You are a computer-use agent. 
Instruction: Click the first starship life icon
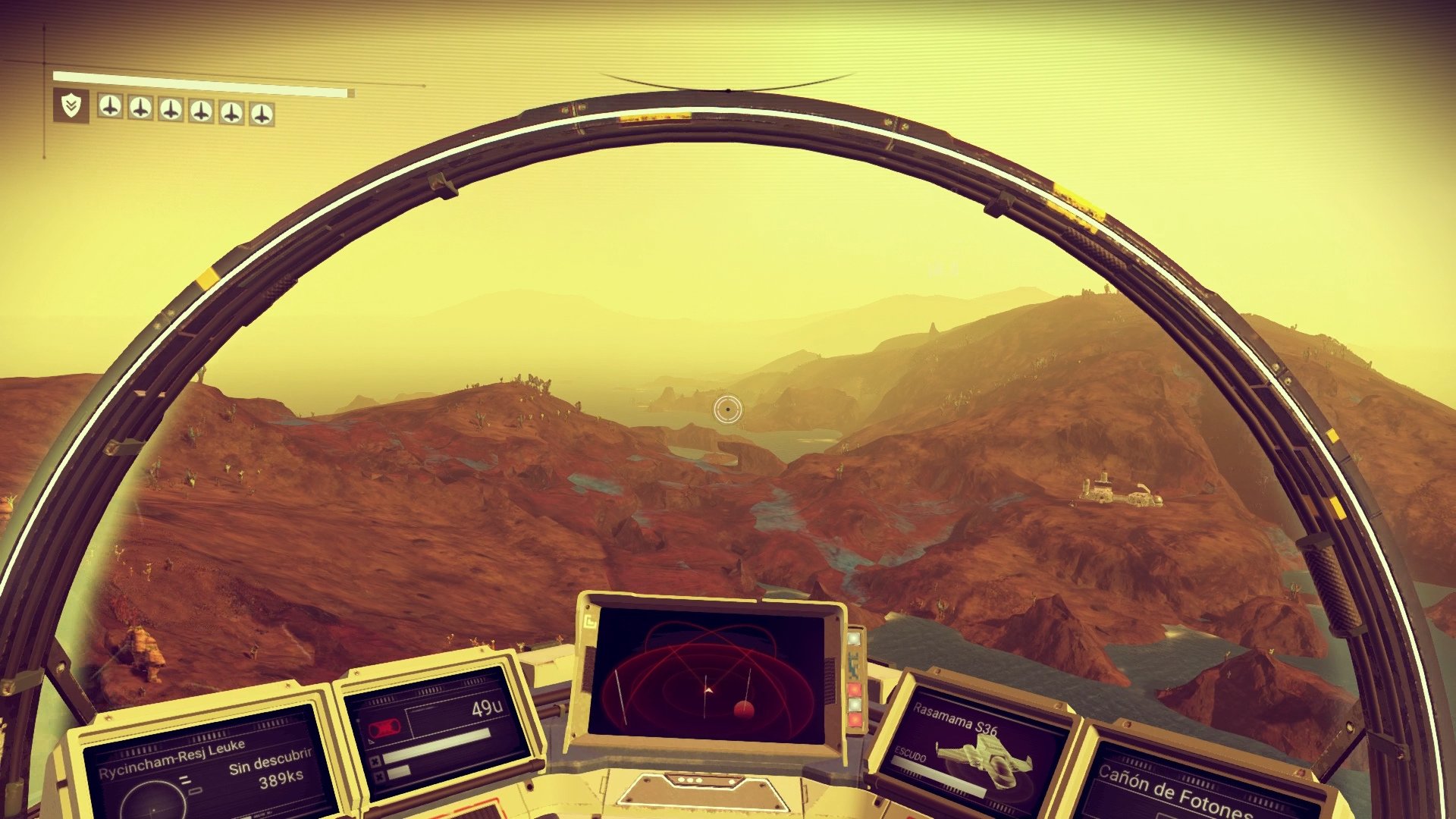(x=111, y=109)
